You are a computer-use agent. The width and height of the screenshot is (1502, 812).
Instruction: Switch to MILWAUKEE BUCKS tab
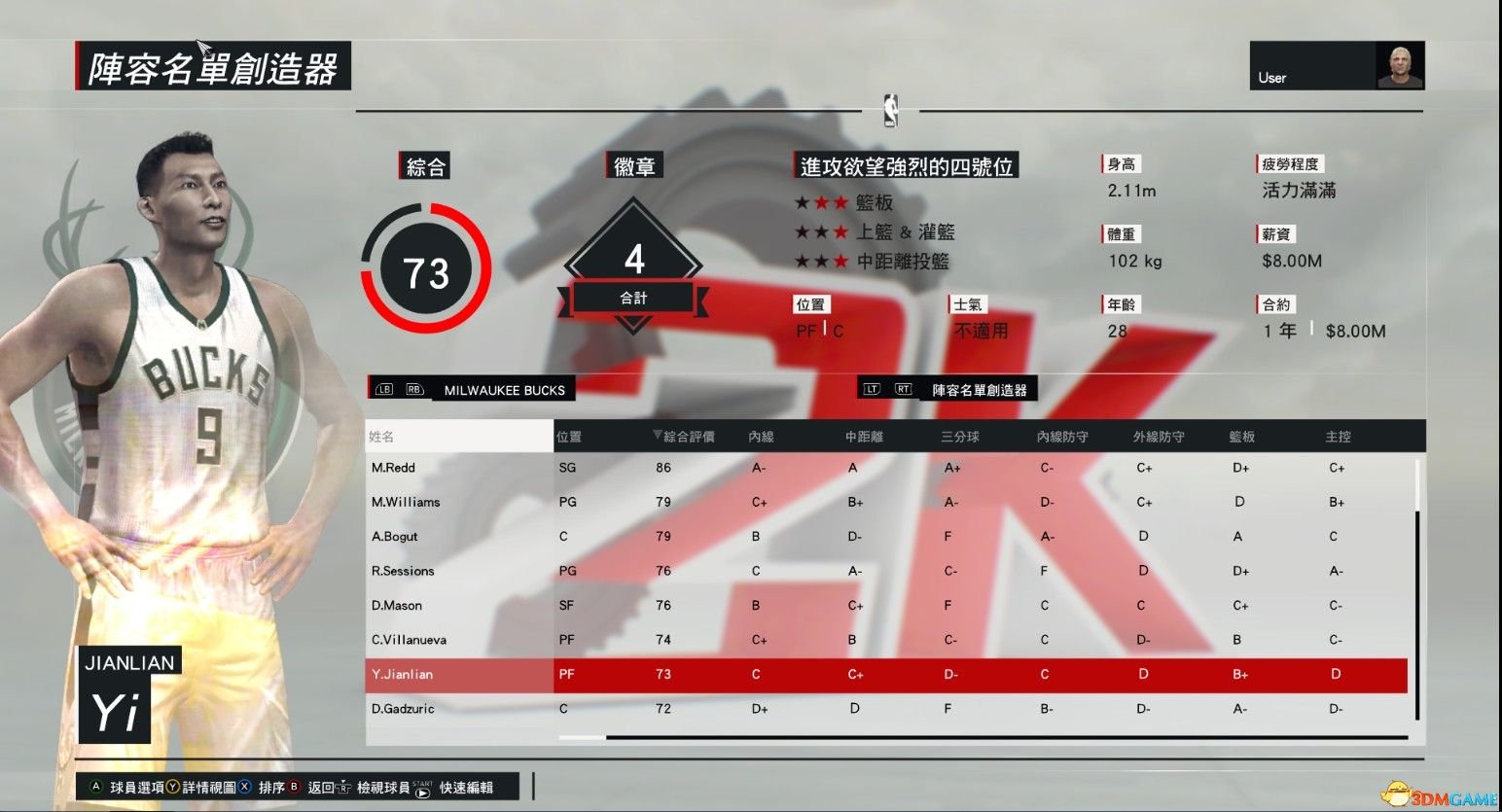click(504, 390)
